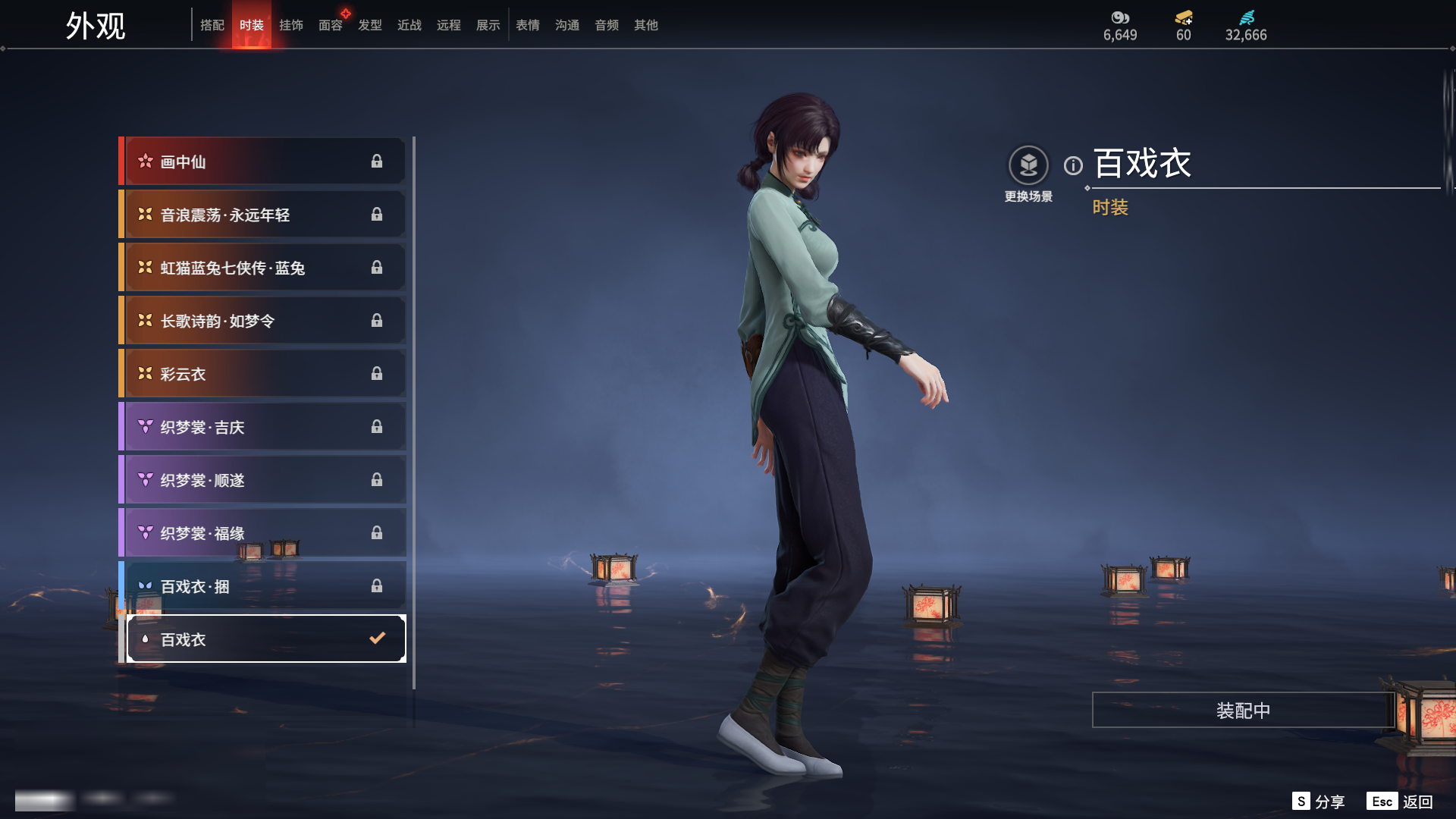Open the info icon beside 百戏衣

coord(1073,165)
